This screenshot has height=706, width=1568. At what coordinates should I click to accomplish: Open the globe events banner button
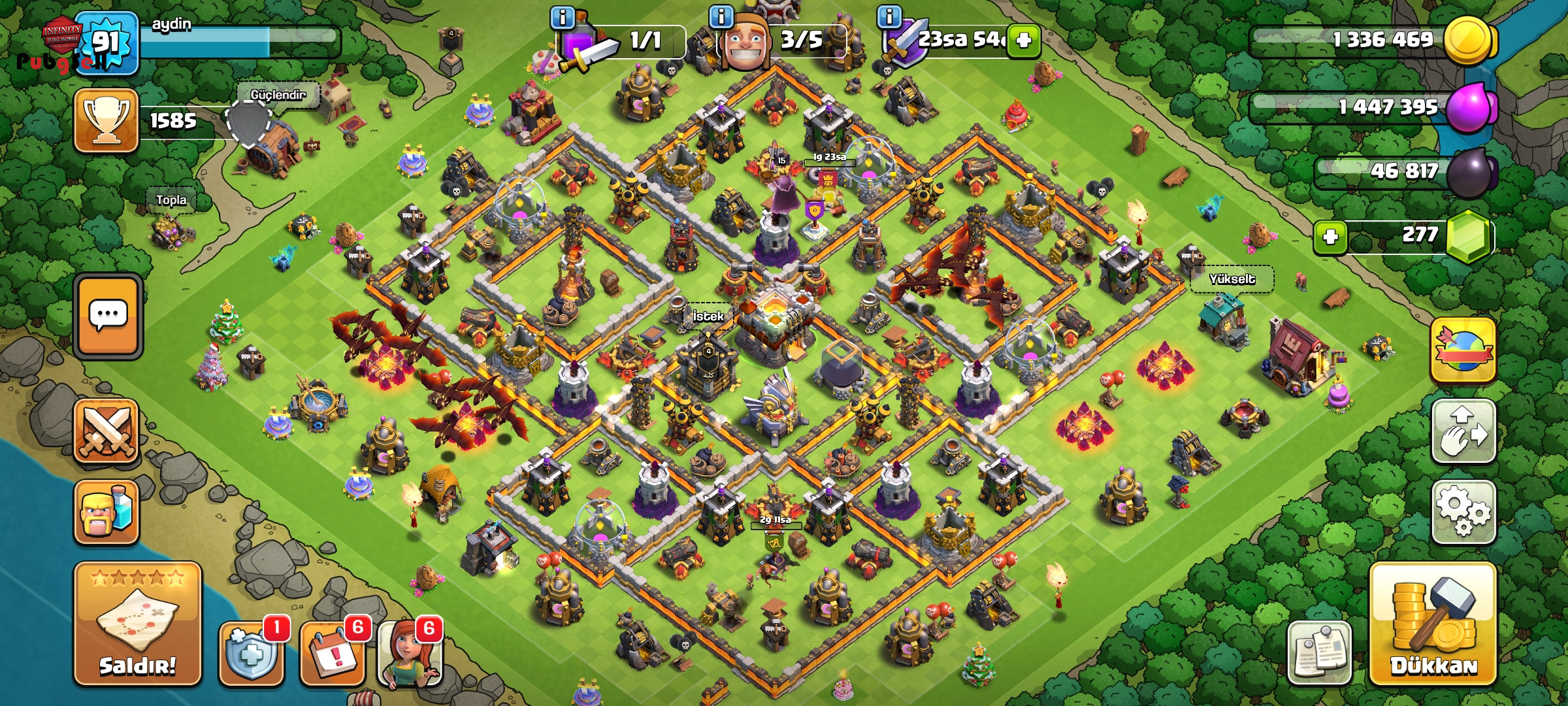[x=1463, y=350]
